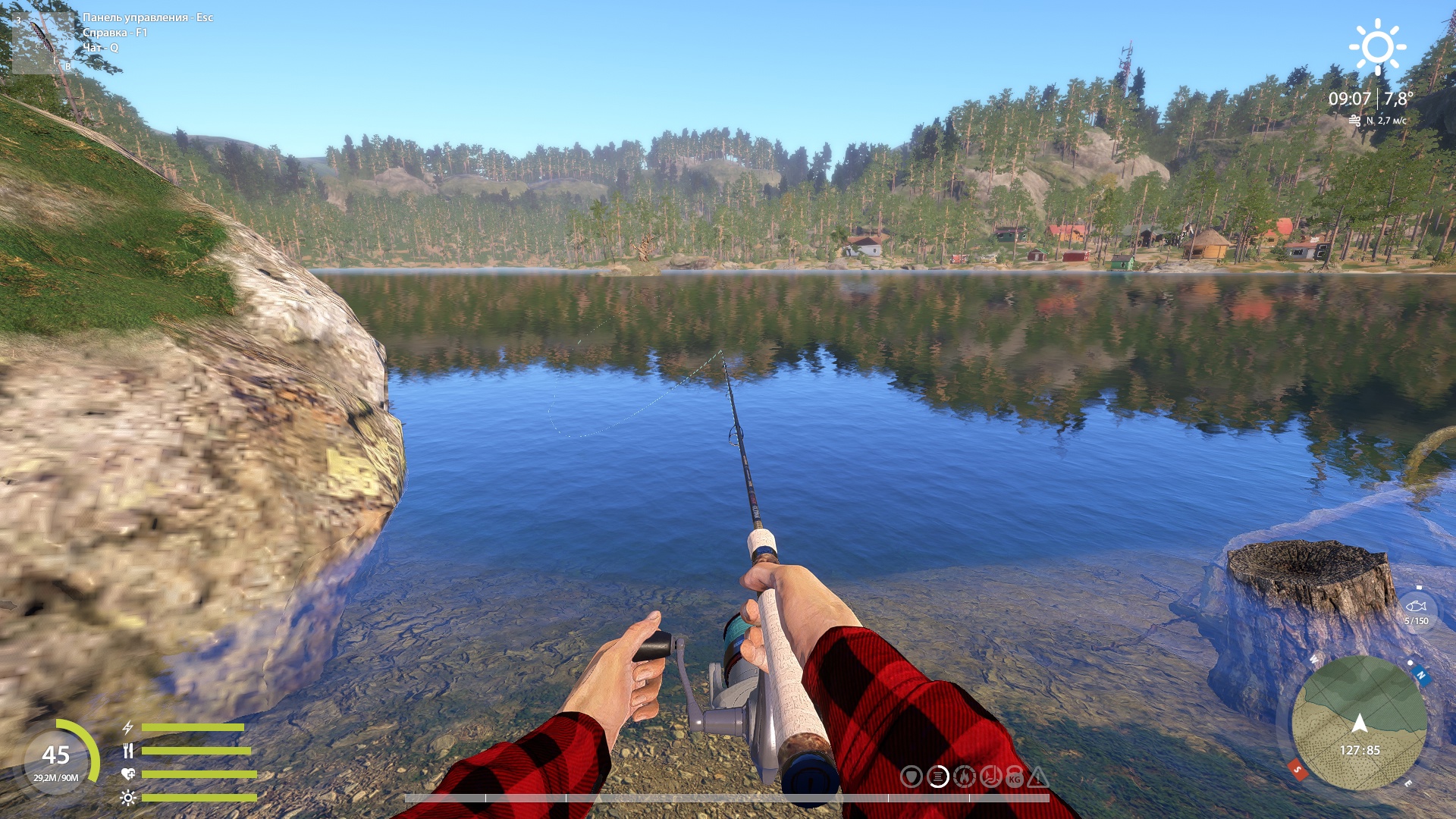Click the red S compass marker

(x=1298, y=770)
